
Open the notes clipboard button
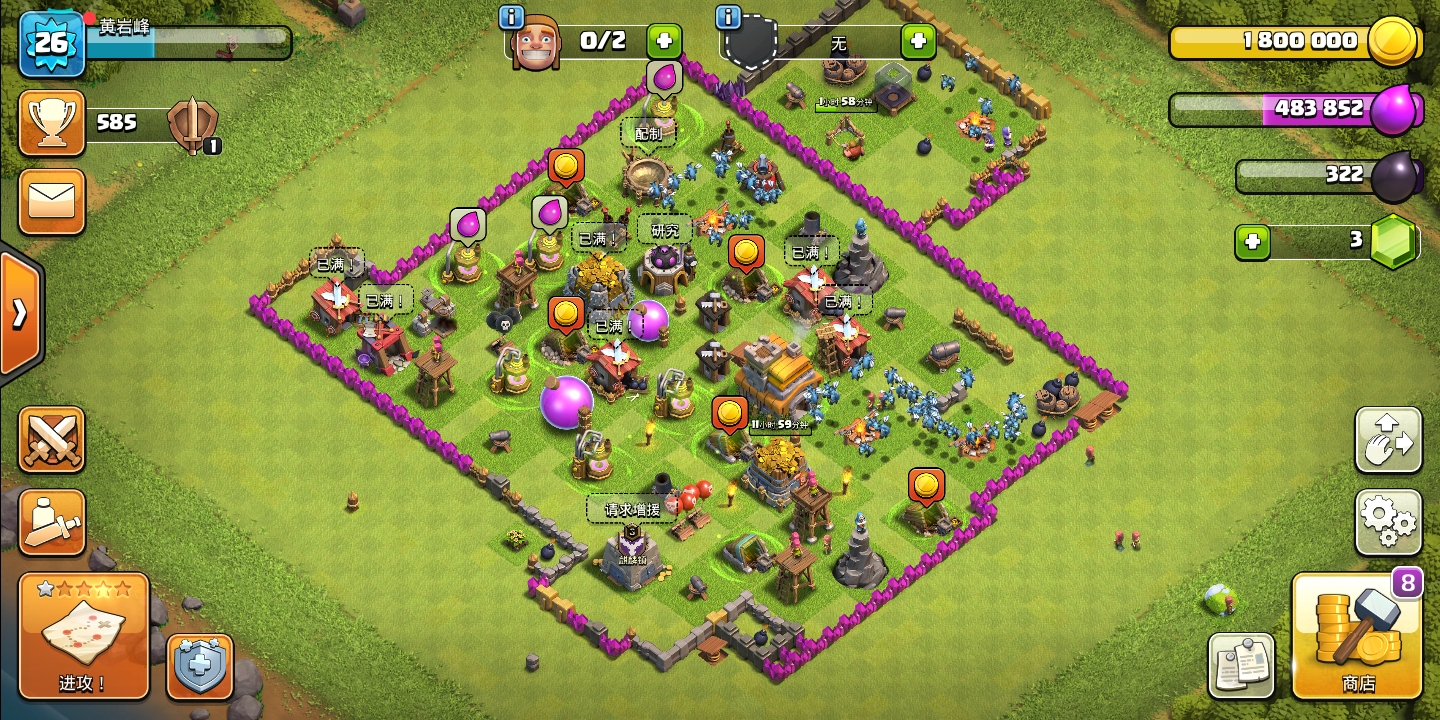pos(1242,666)
